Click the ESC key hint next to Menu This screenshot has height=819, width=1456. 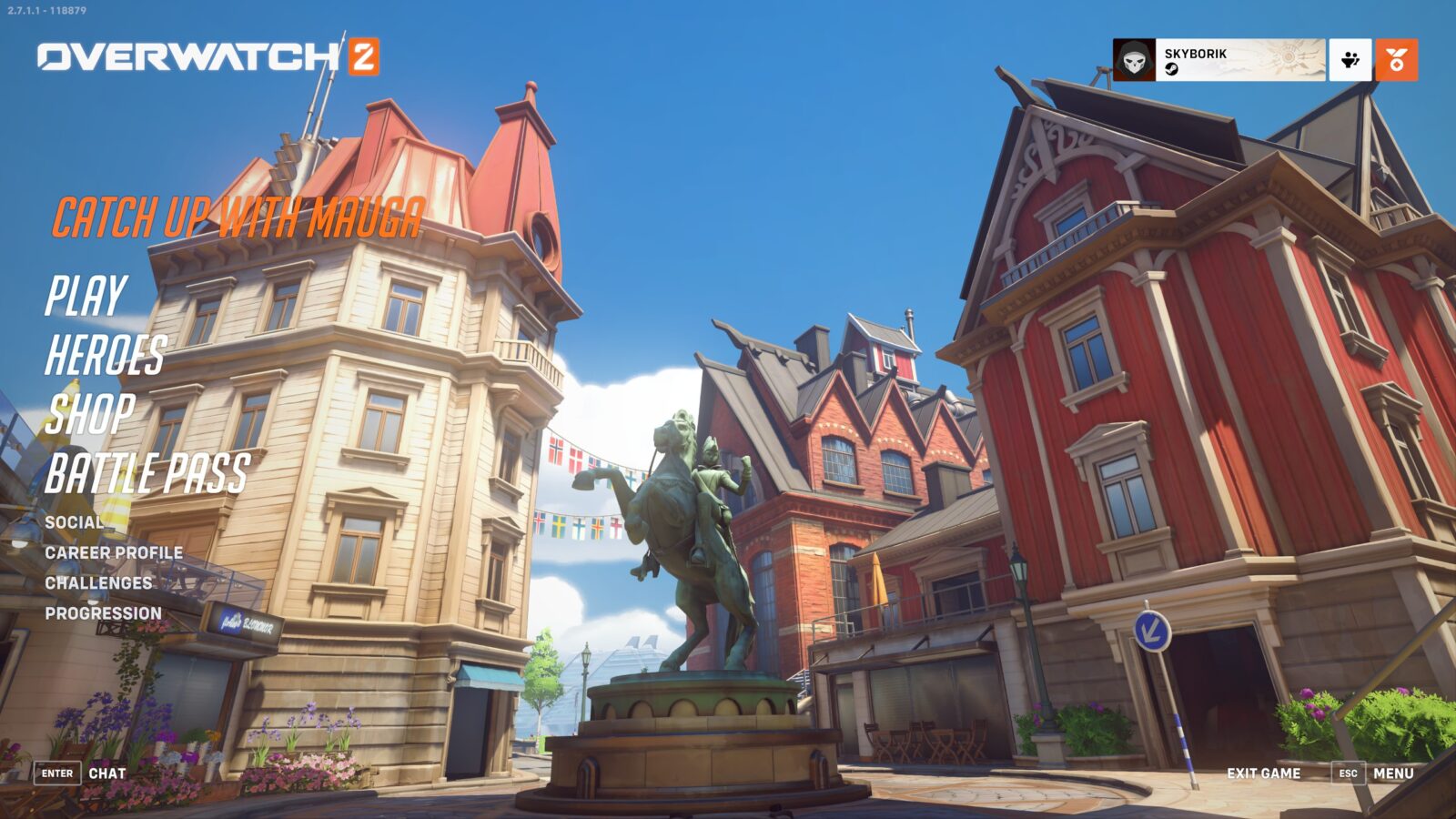click(x=1347, y=772)
